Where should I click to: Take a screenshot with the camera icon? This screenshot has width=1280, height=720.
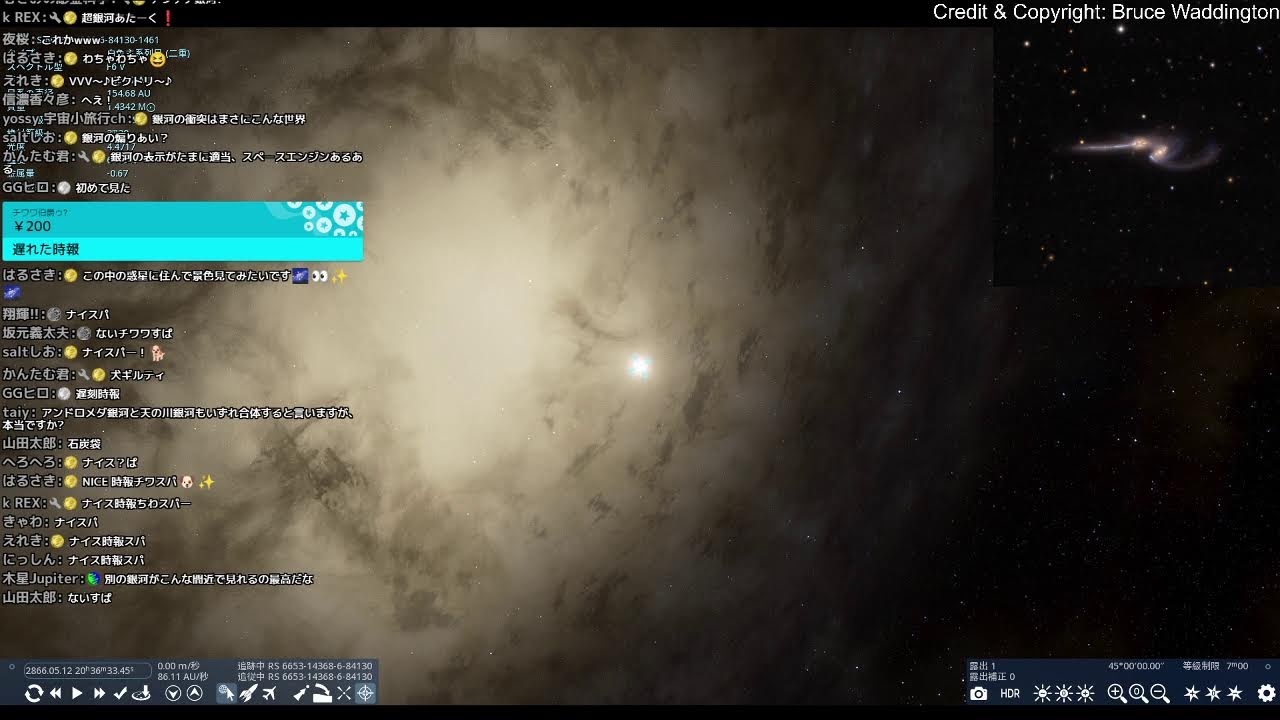(979, 693)
